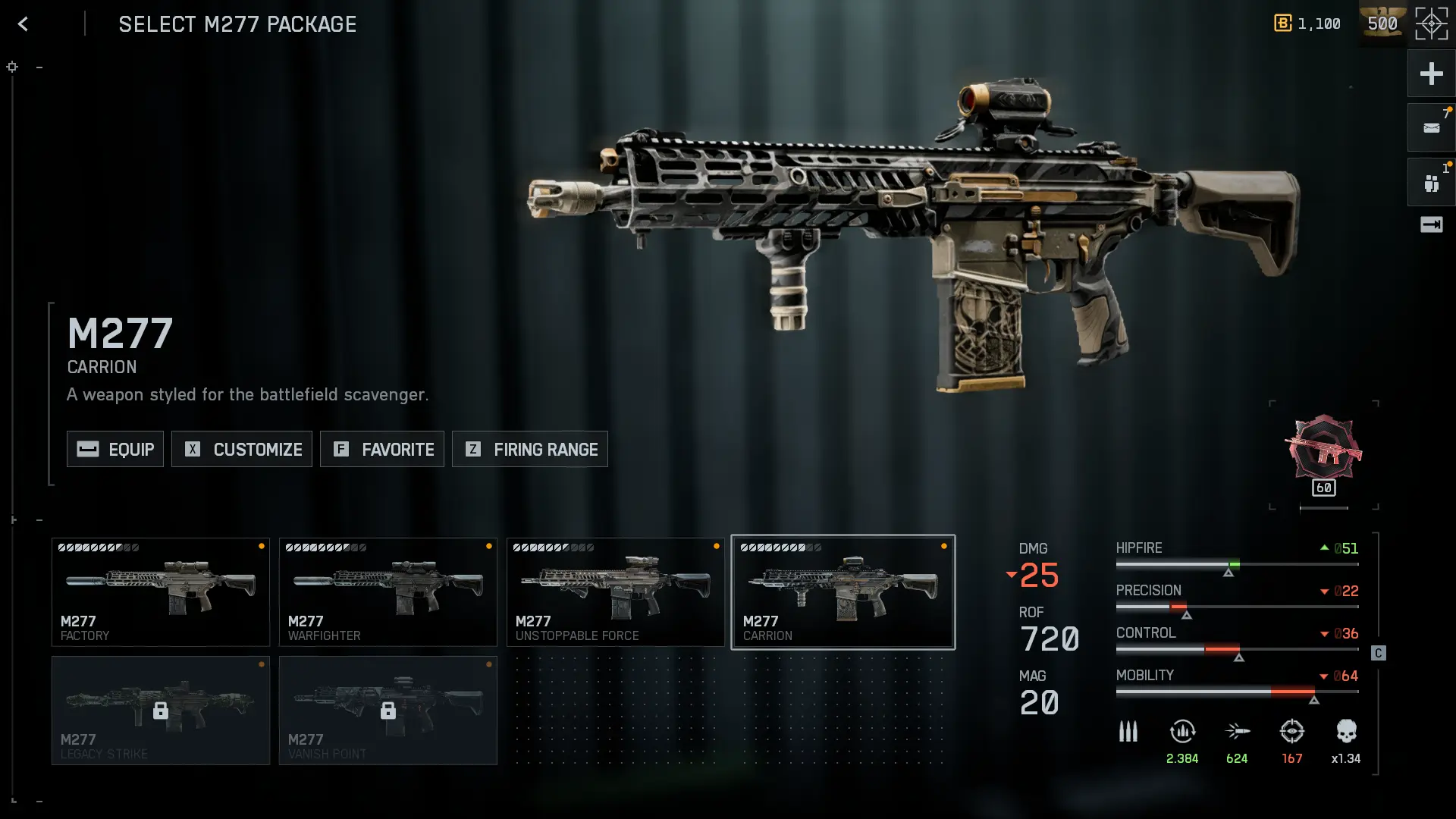Mark this package as Favorite

click(x=382, y=449)
